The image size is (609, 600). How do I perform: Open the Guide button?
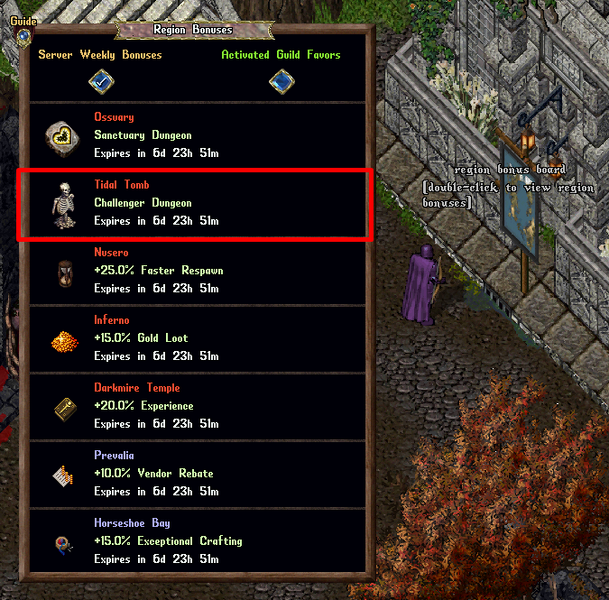[x=22, y=35]
